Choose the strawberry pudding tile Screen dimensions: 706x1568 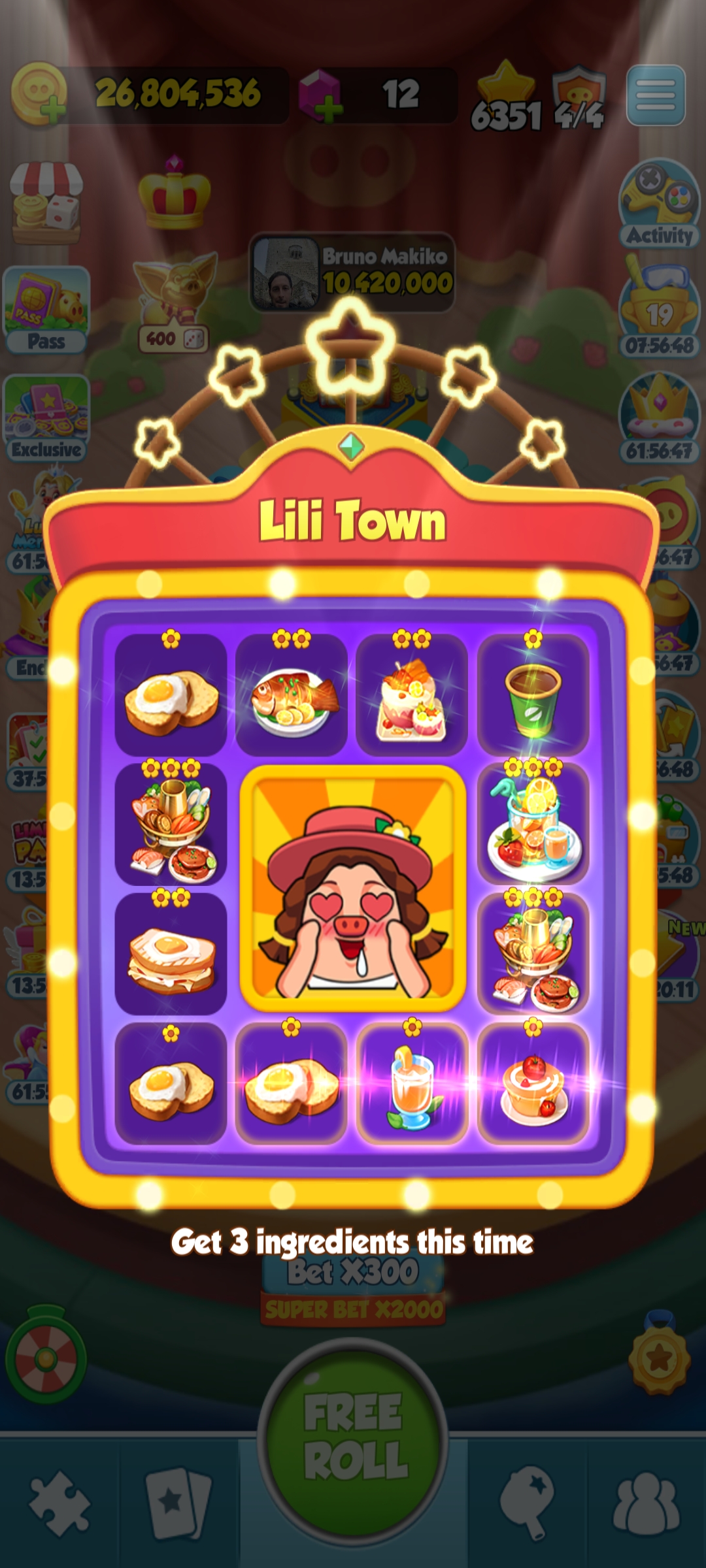click(533, 1083)
